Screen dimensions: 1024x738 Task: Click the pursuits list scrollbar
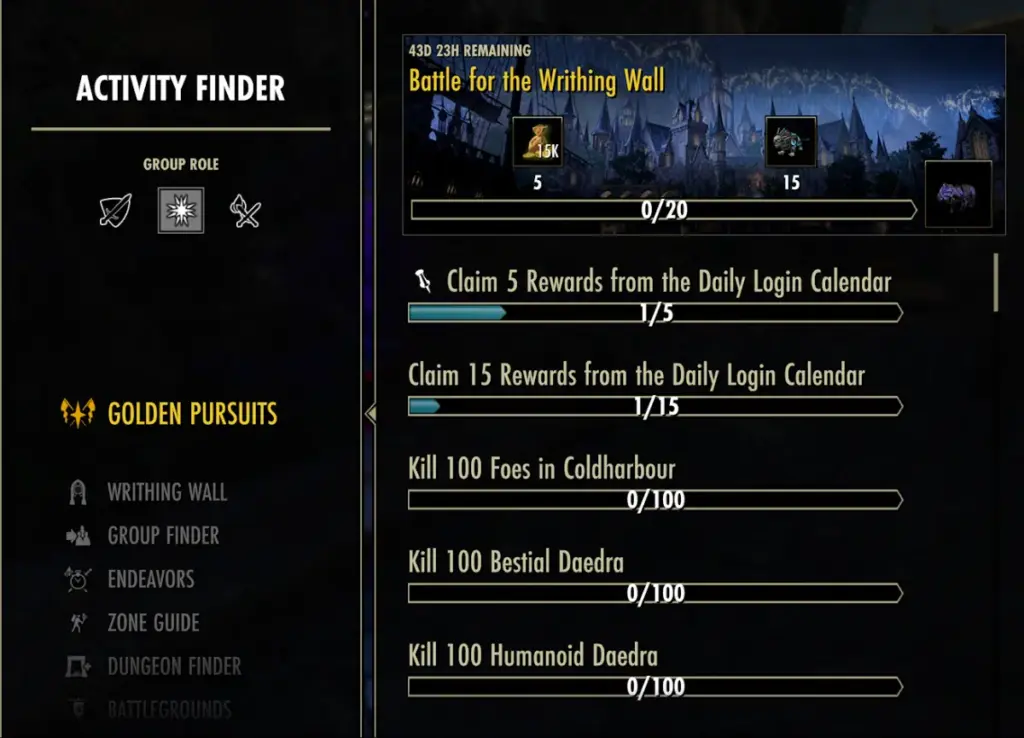[x=996, y=282]
